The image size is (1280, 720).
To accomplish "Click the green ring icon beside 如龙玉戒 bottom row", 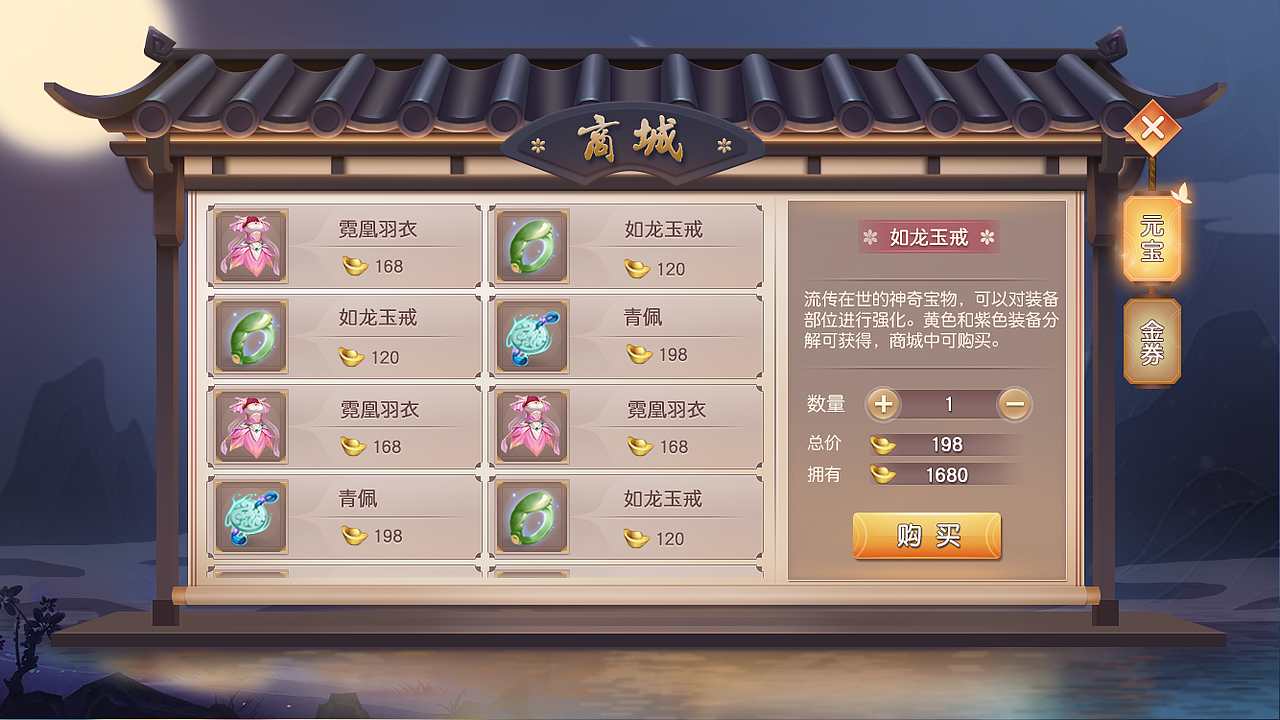I will click(532, 516).
